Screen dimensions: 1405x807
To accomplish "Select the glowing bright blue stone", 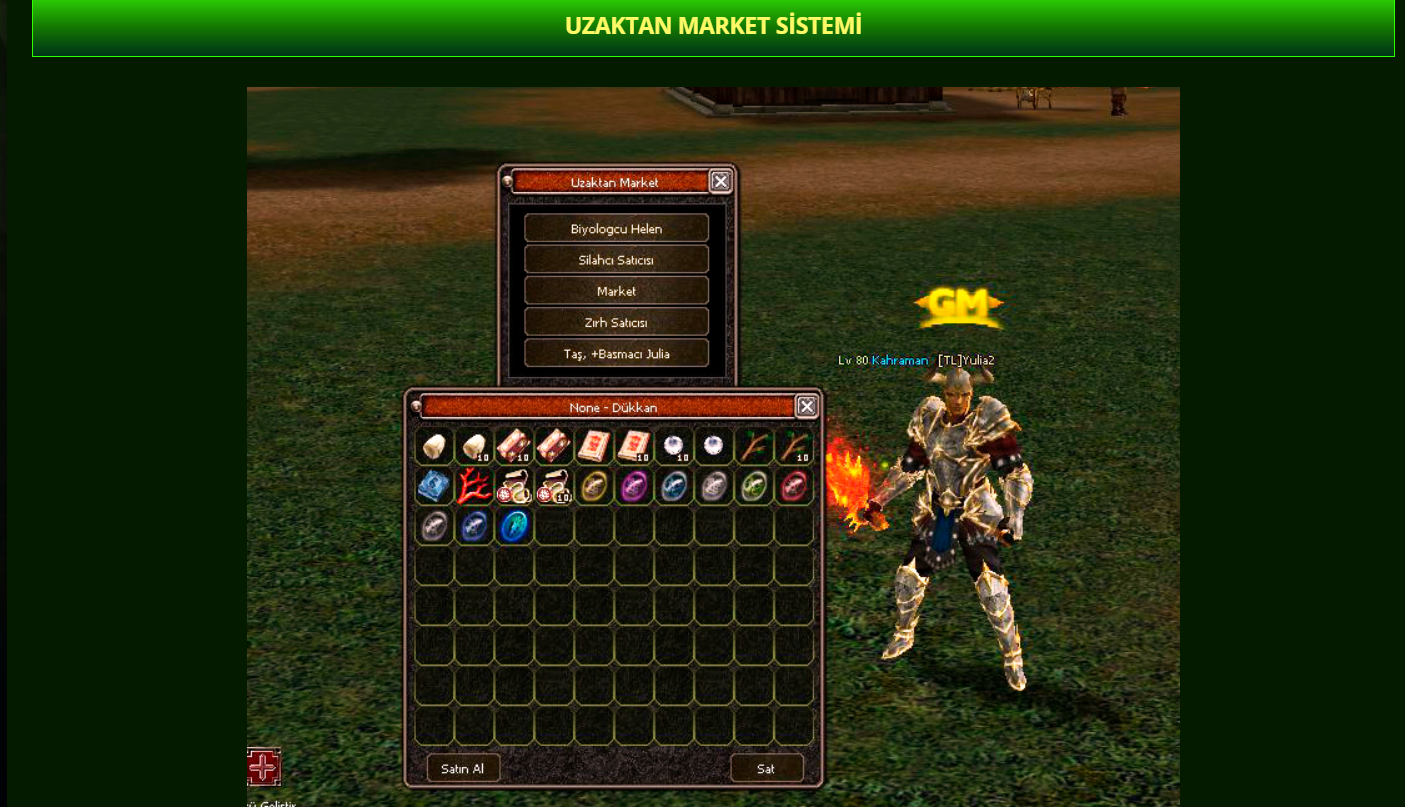I will [x=514, y=527].
